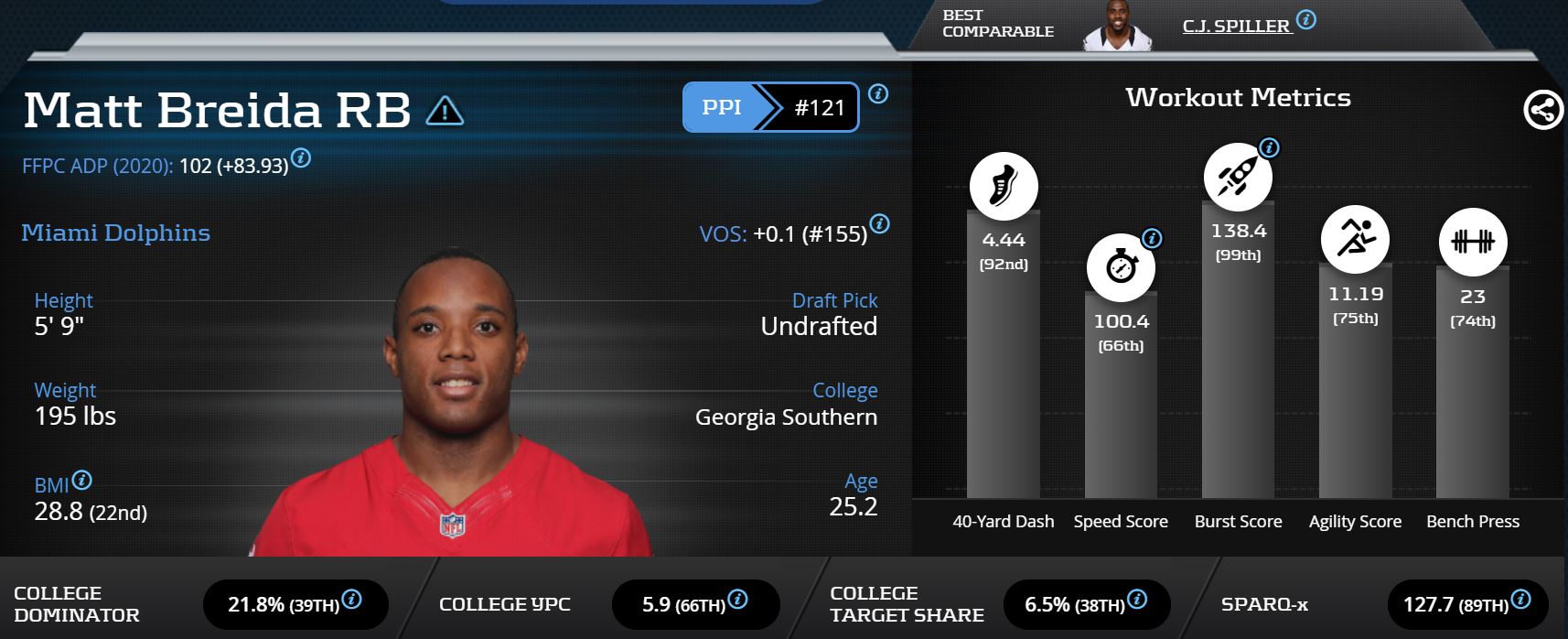Screen dimensions: 1568x639
Task: Click the SPARQ-x info icon
Action: click(1520, 600)
